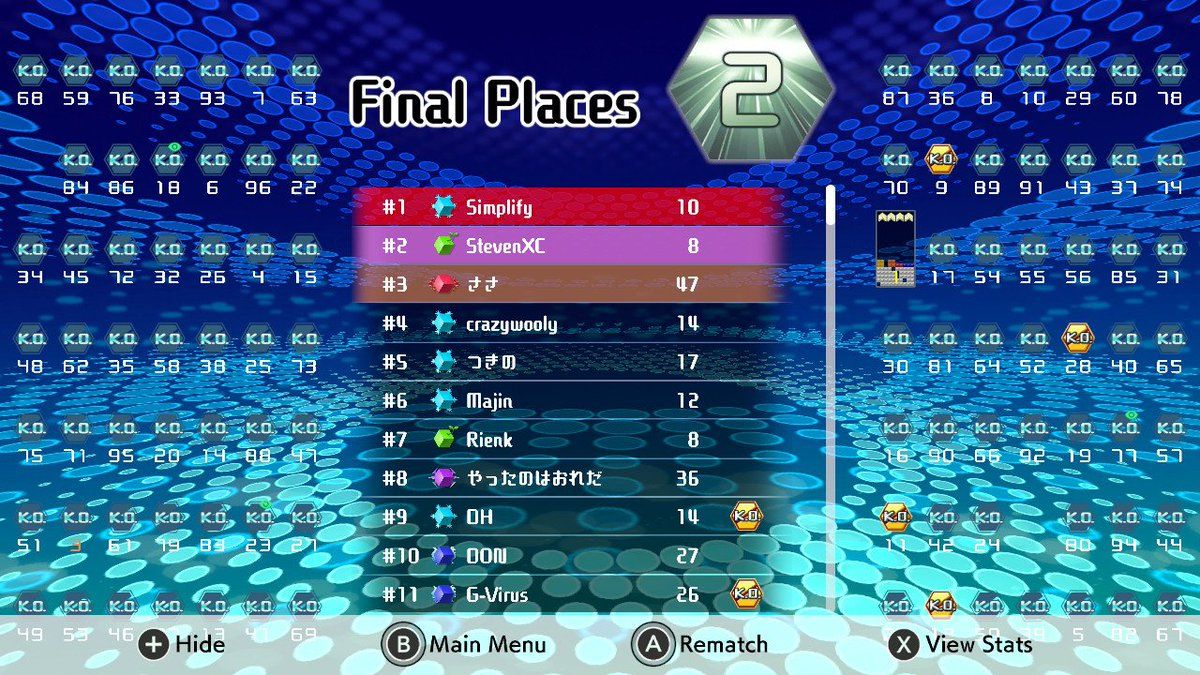
Task: Choose the OH ninth place row
Action: pos(570,517)
